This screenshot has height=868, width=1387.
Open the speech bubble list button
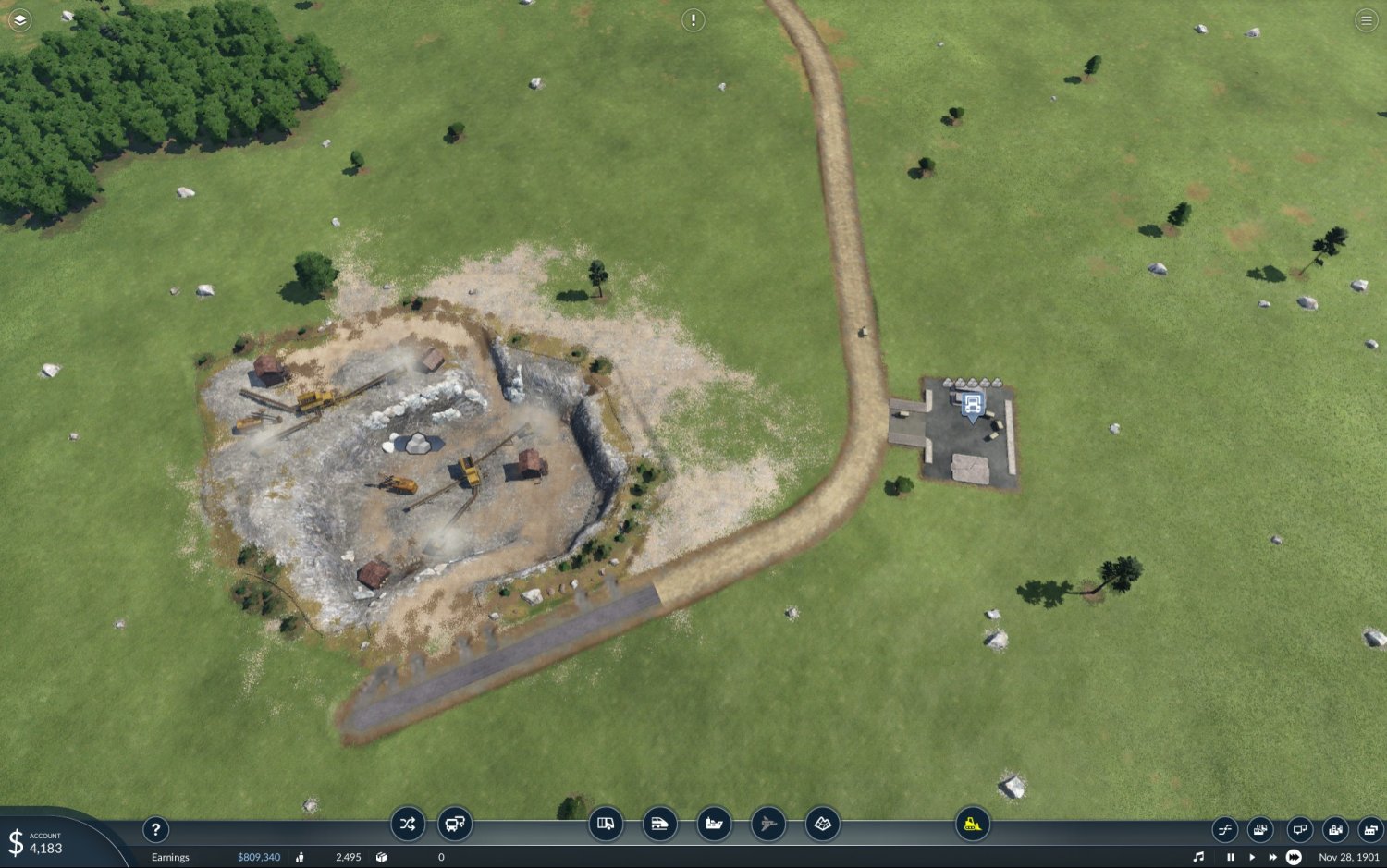1299,829
